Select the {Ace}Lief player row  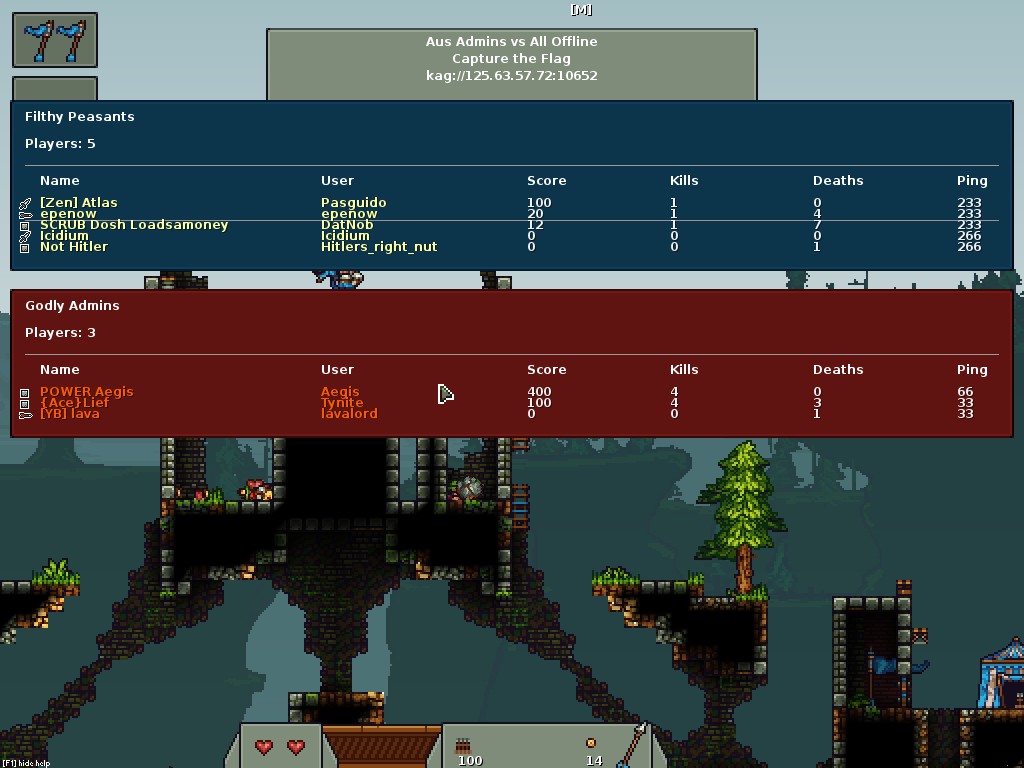[75, 403]
